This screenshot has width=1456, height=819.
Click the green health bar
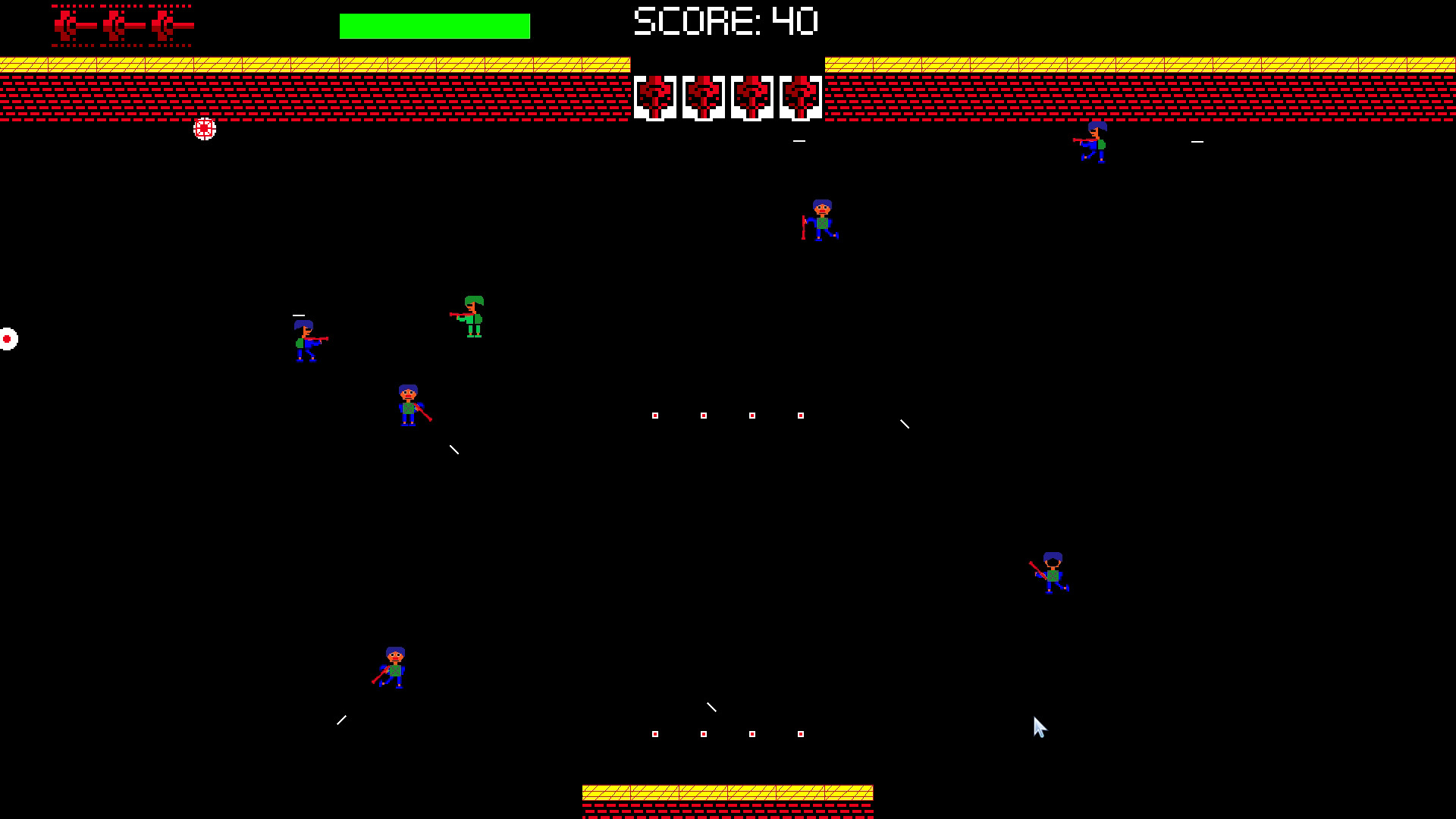pyautogui.click(x=435, y=25)
